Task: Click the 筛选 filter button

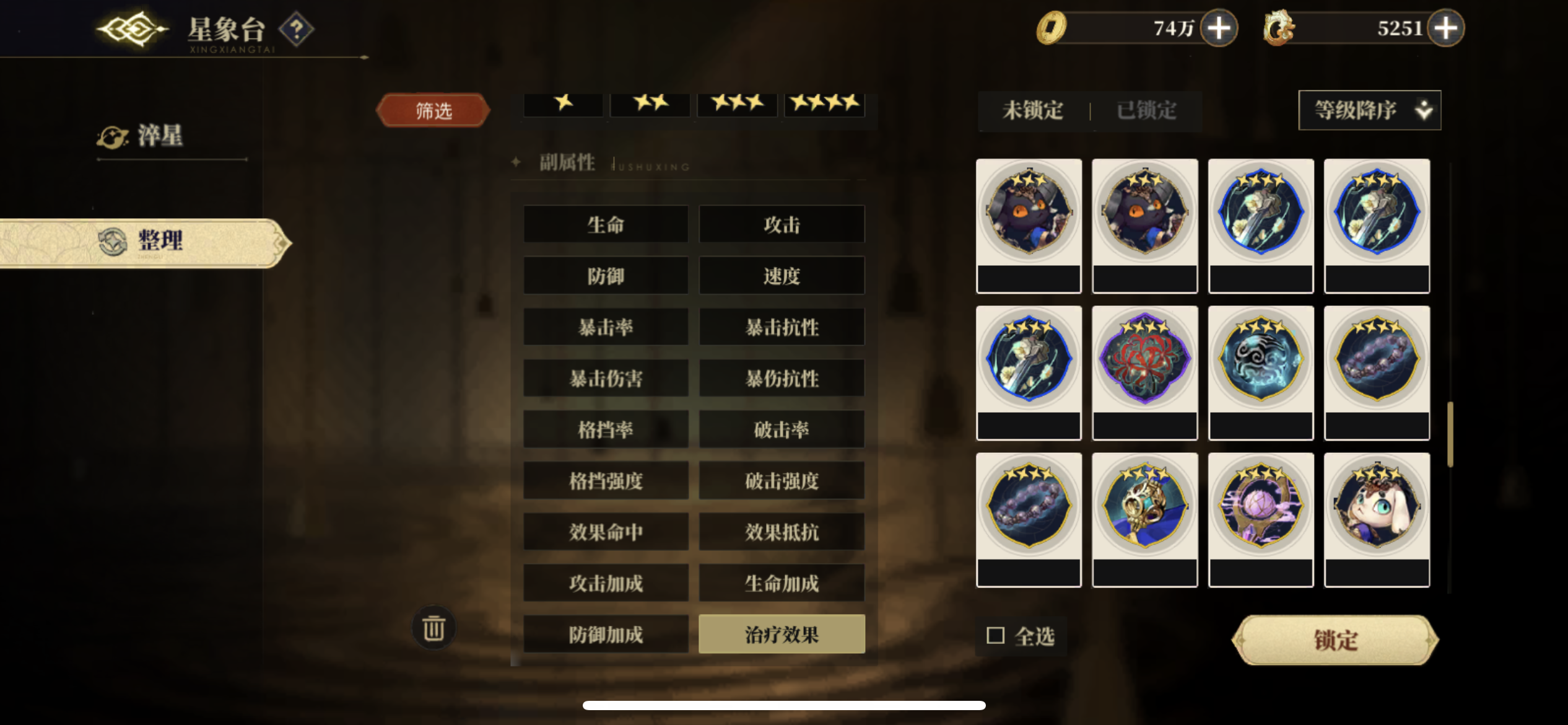Action: [x=433, y=109]
